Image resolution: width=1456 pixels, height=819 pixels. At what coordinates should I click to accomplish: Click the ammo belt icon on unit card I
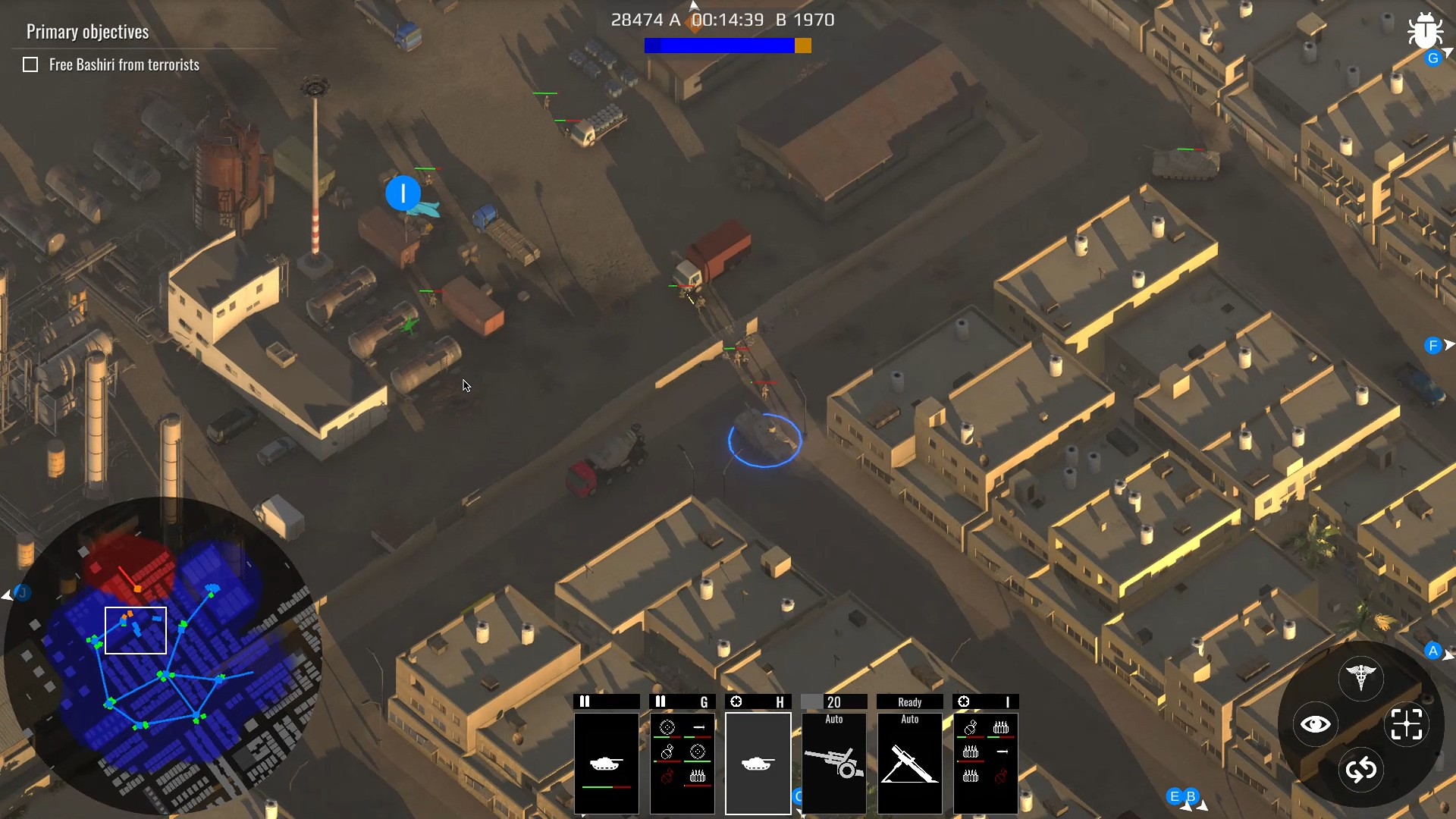(1001, 728)
